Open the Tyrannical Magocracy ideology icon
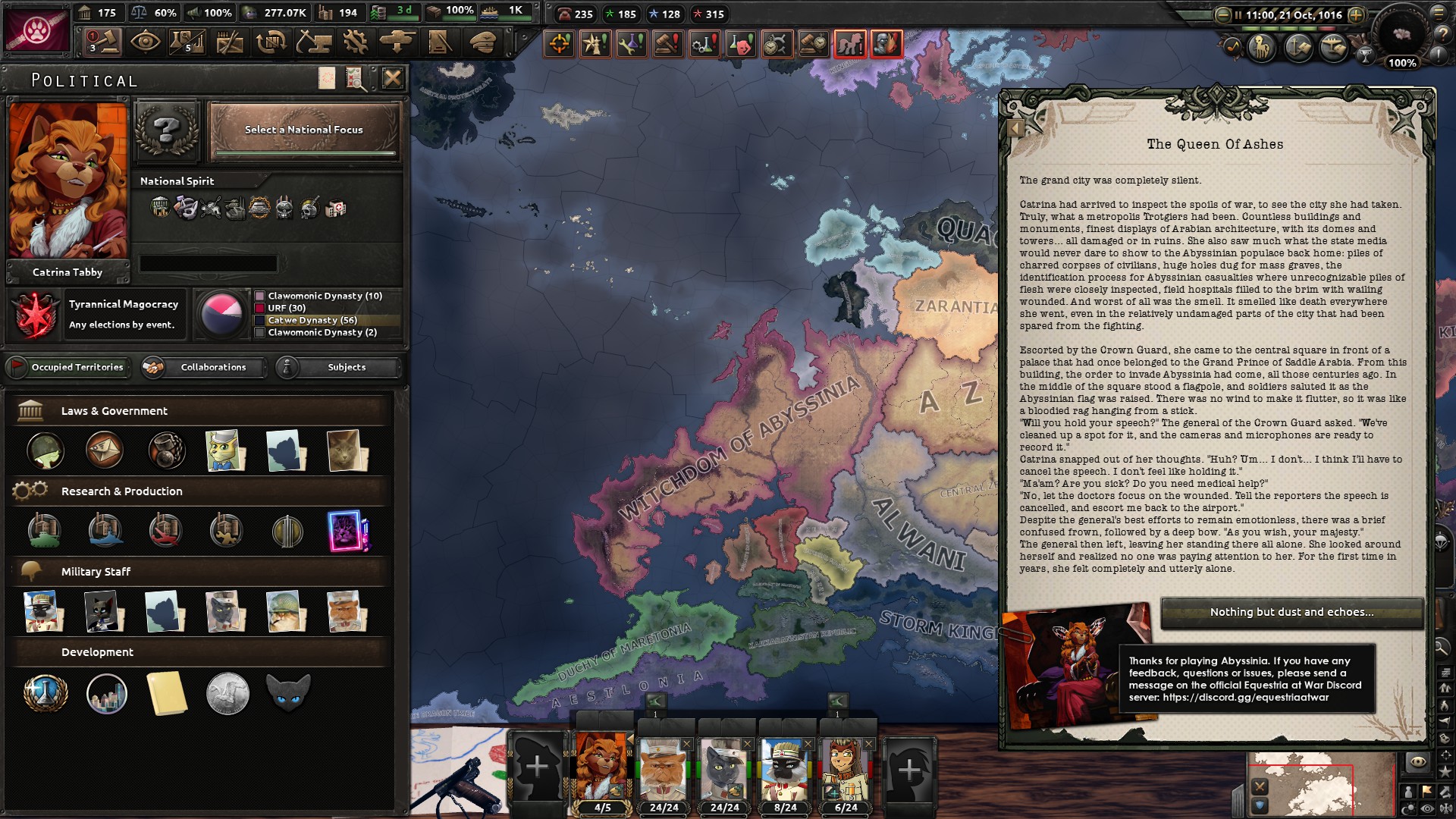Image resolution: width=1456 pixels, height=819 pixels. tap(35, 314)
